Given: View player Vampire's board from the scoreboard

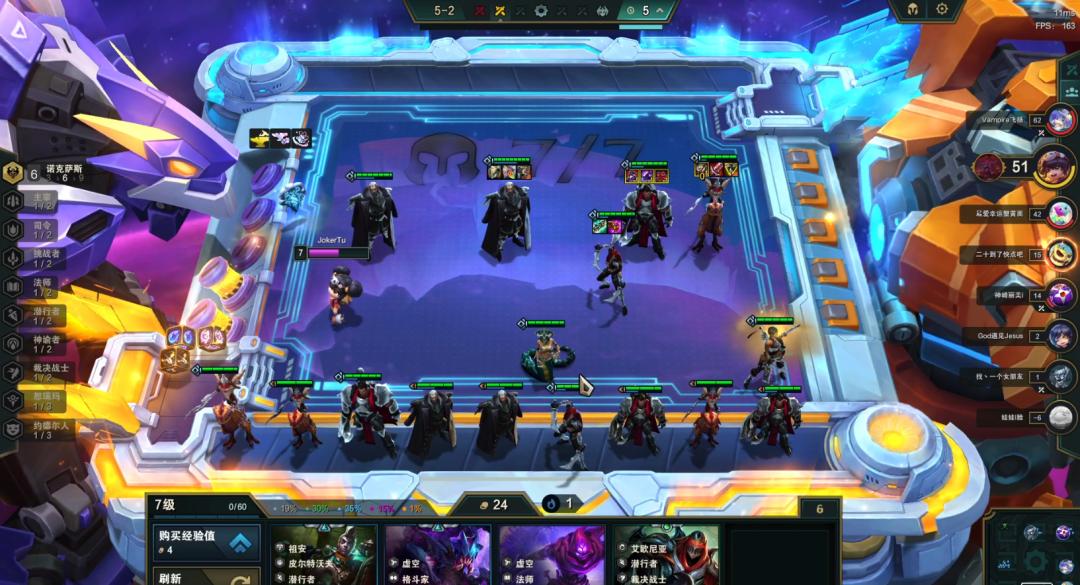Looking at the screenshot, I should coord(1061,120).
